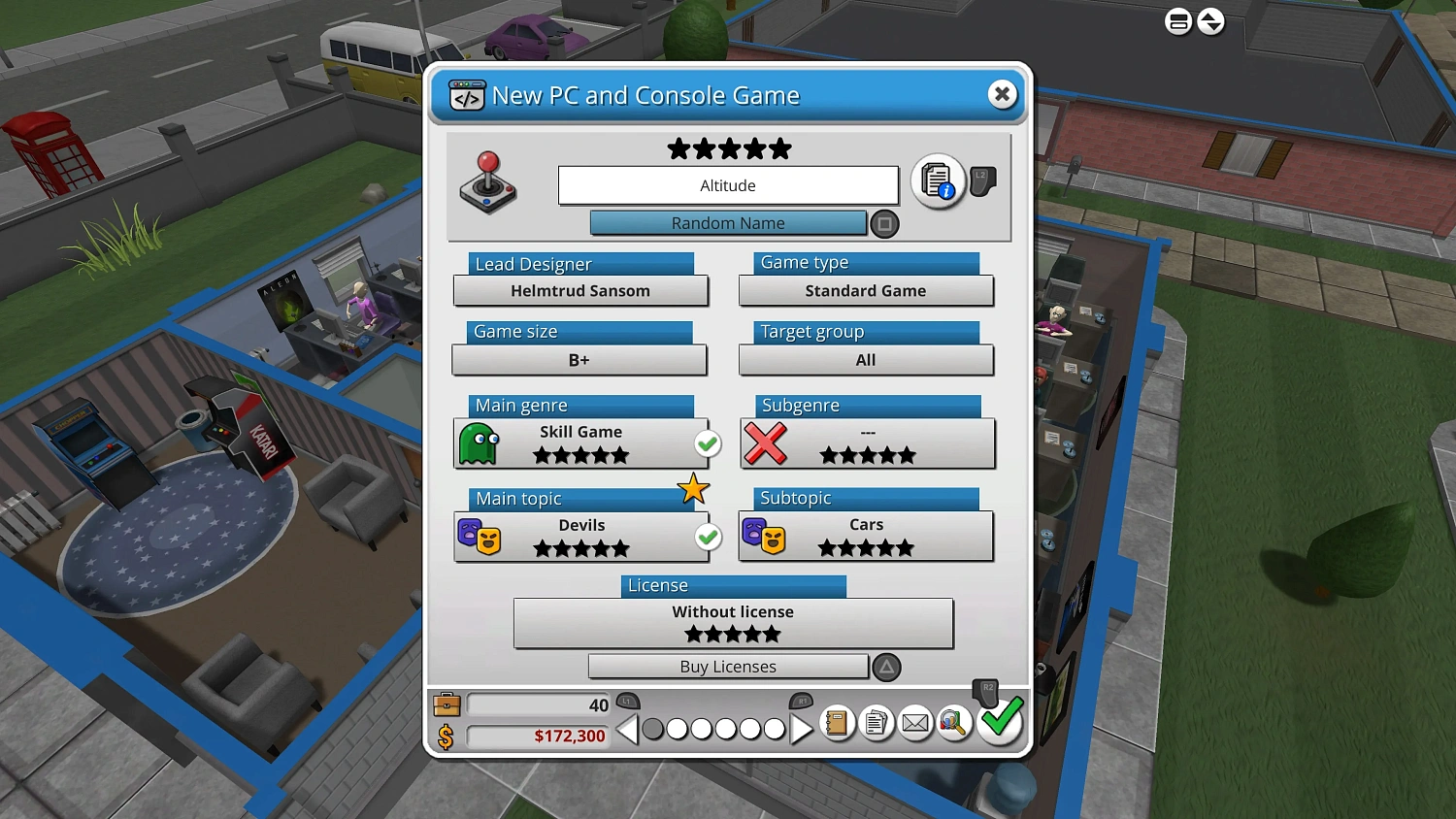Screen dimensions: 1456x819
Task: Click Buy Licenses
Action: click(x=727, y=667)
